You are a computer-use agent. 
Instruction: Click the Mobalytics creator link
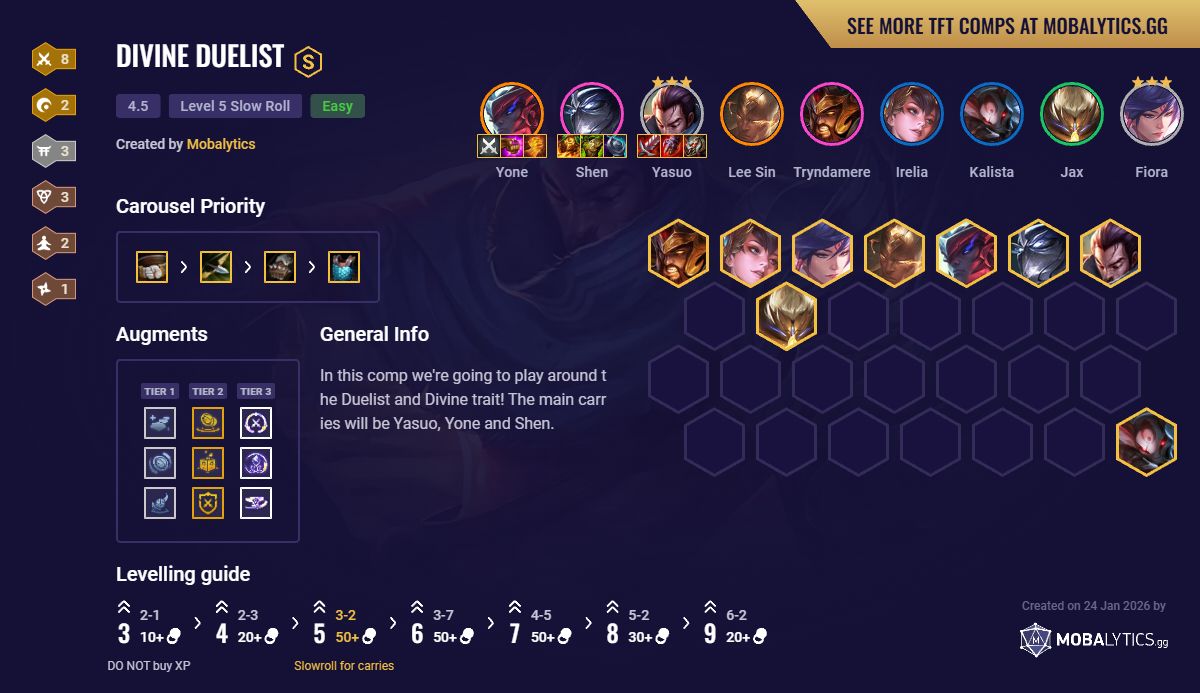[x=221, y=144]
